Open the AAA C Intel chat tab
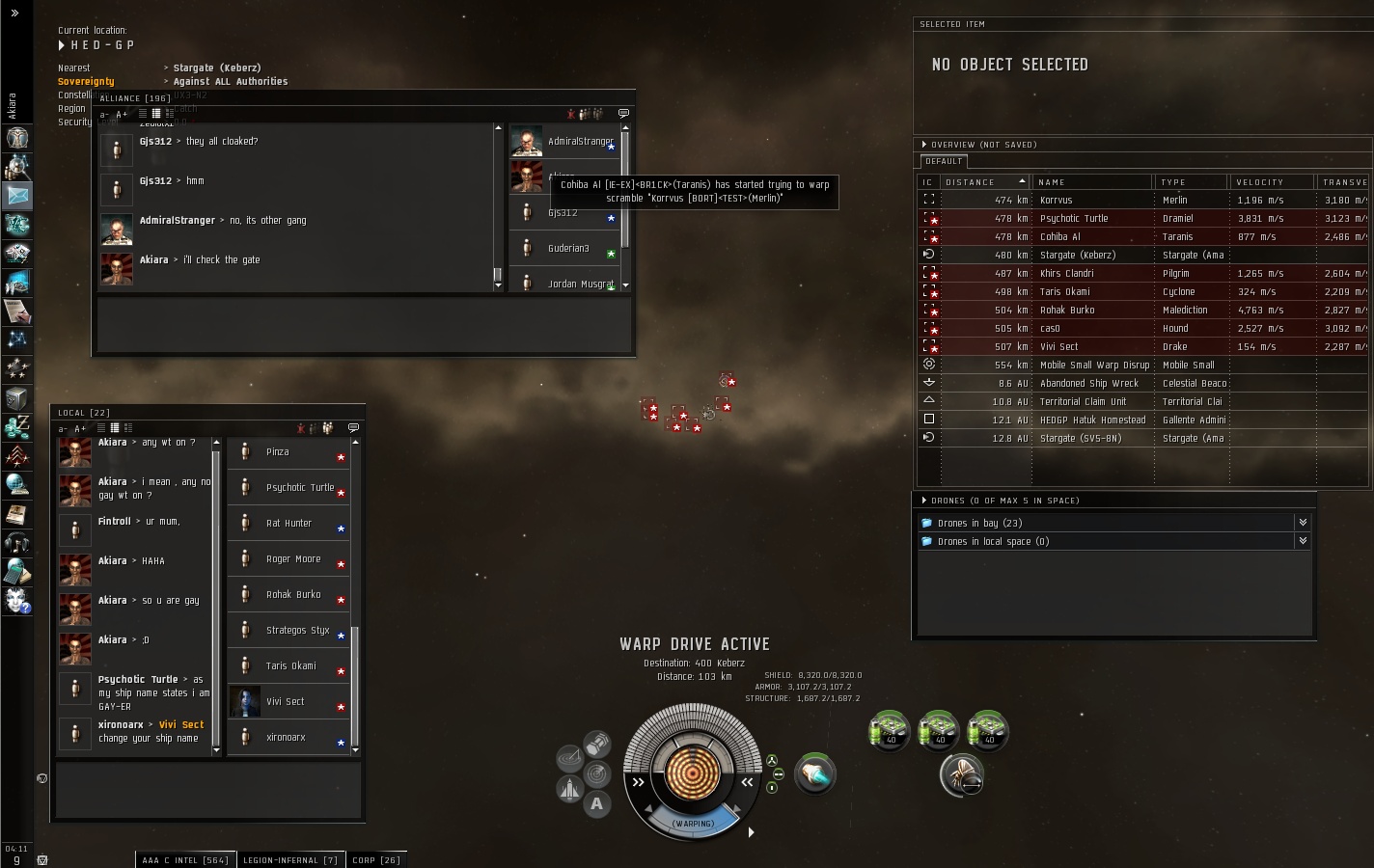The height and width of the screenshot is (868, 1374). tap(184, 859)
